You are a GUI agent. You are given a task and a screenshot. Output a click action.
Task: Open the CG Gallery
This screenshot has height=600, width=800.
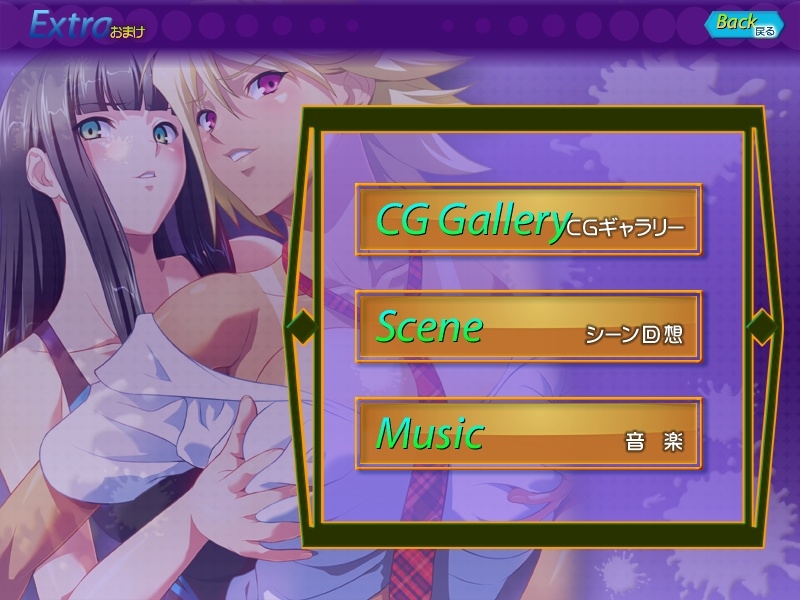click(528, 220)
